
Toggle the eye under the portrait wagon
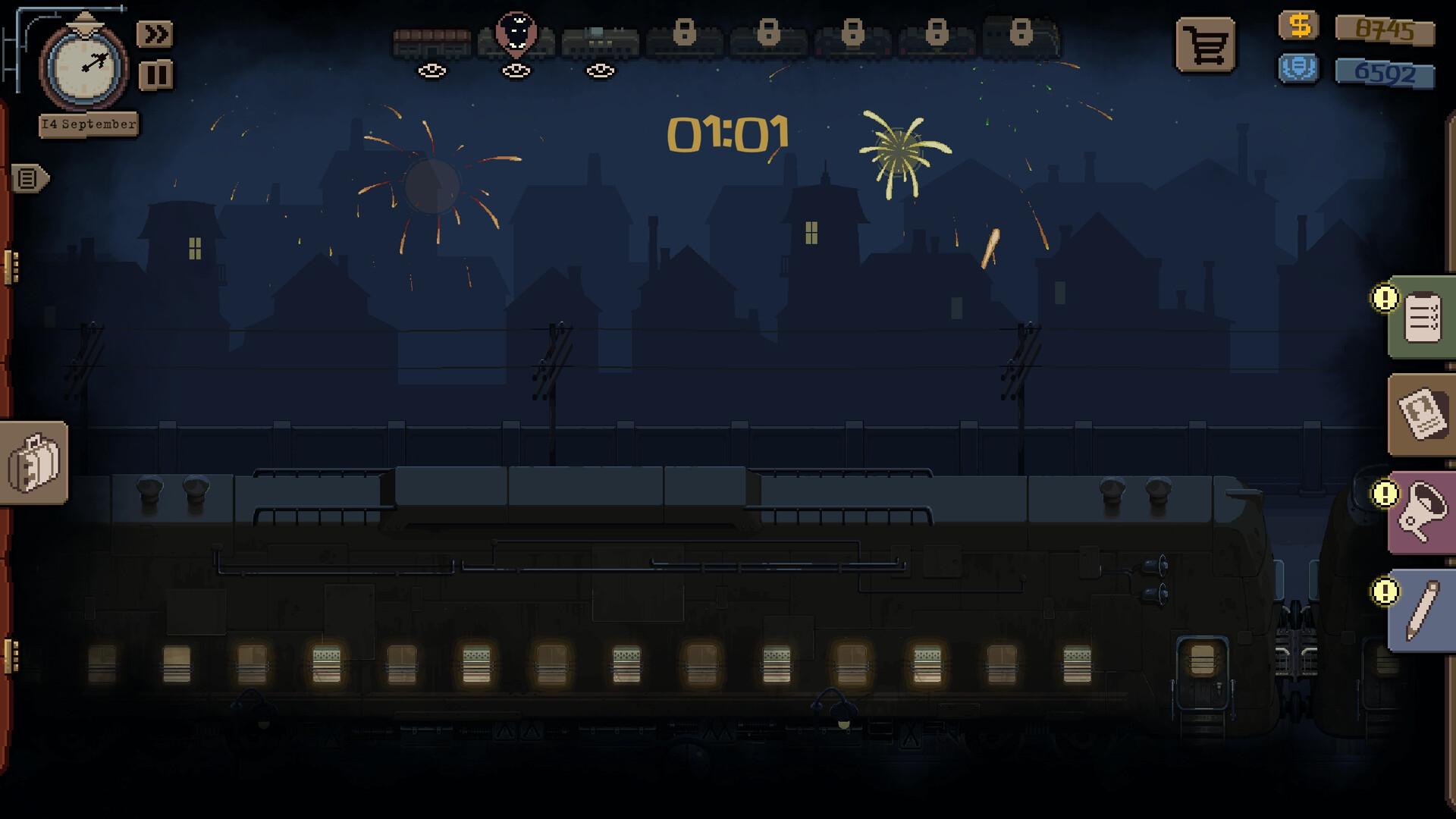point(516,71)
